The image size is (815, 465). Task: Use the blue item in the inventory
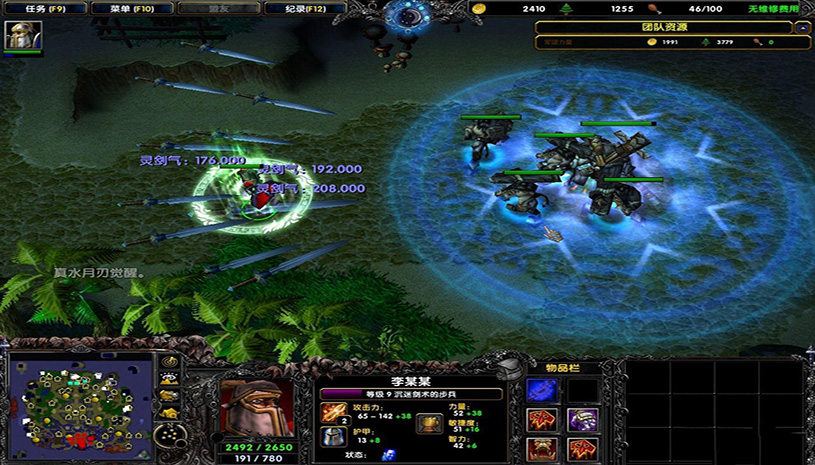click(x=541, y=391)
